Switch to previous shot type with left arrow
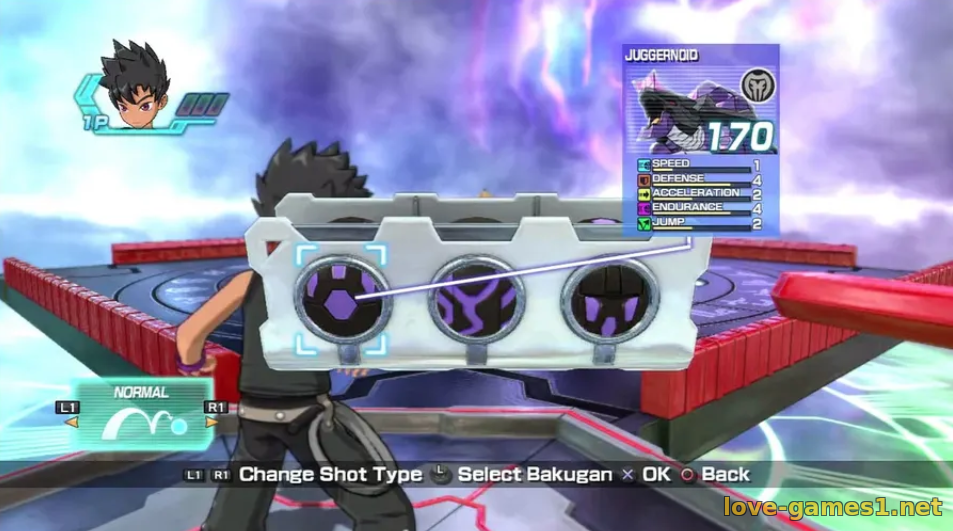The height and width of the screenshot is (531, 953). 71,422
